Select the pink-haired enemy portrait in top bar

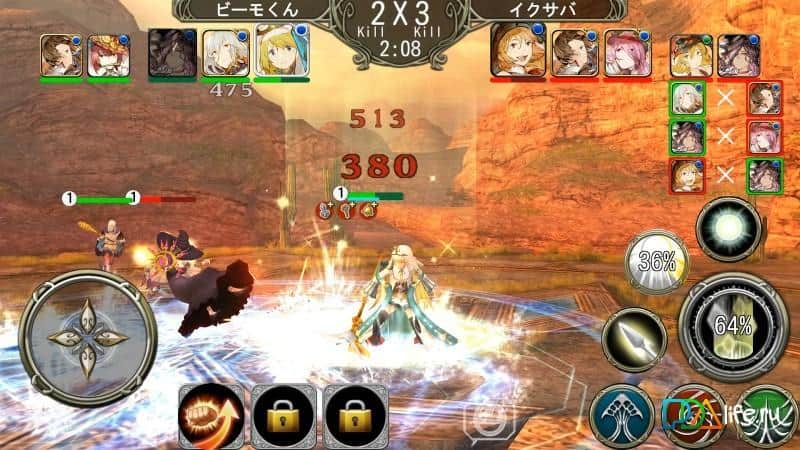coord(628,54)
